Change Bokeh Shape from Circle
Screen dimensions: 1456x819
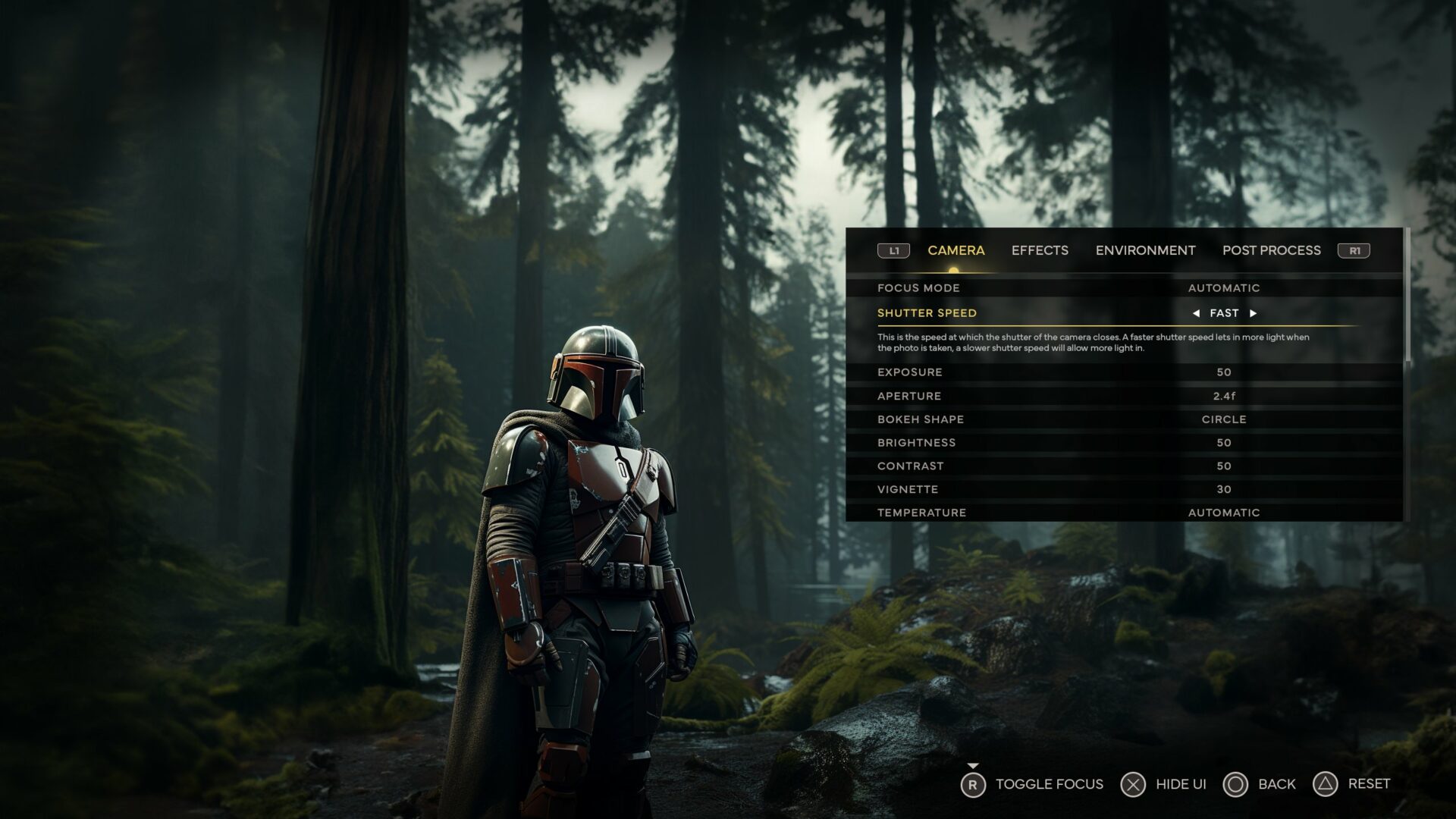[x=1224, y=419]
